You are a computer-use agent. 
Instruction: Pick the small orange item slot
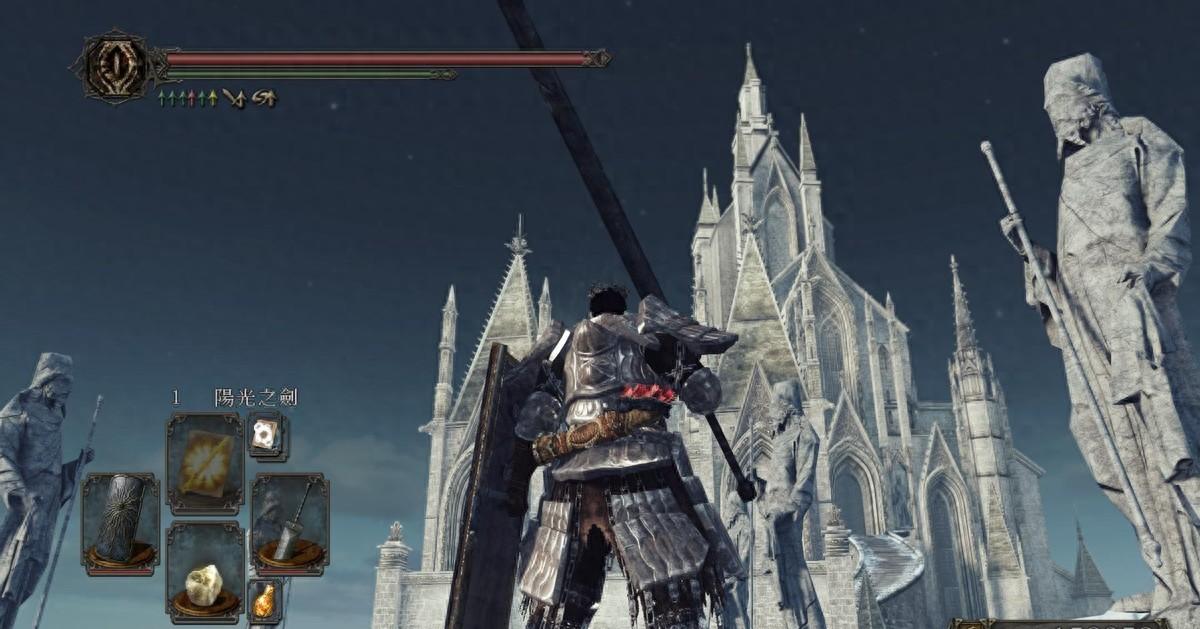click(264, 600)
